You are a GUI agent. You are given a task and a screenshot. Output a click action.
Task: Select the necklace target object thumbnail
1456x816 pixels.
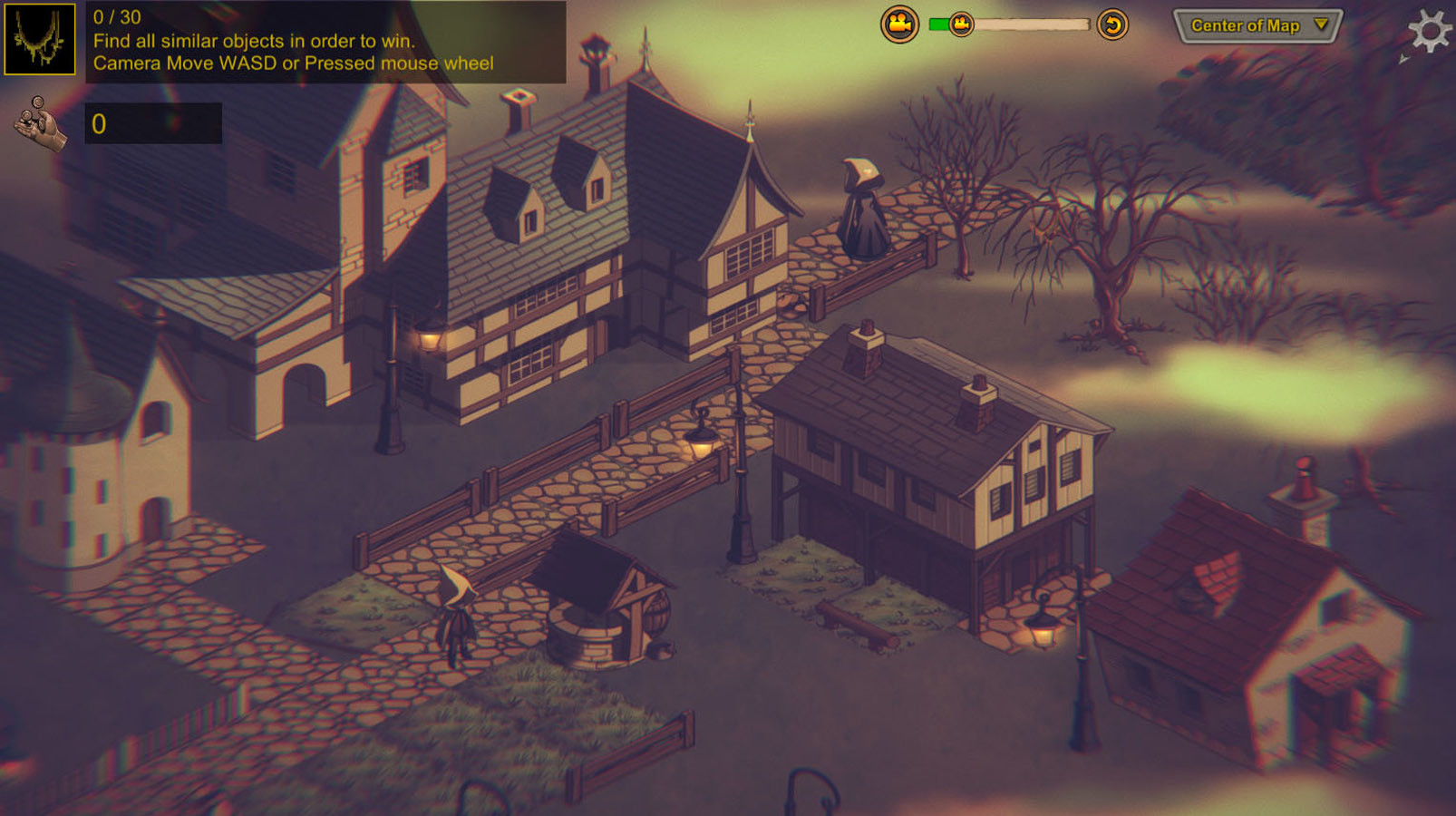pyautogui.click(x=39, y=39)
